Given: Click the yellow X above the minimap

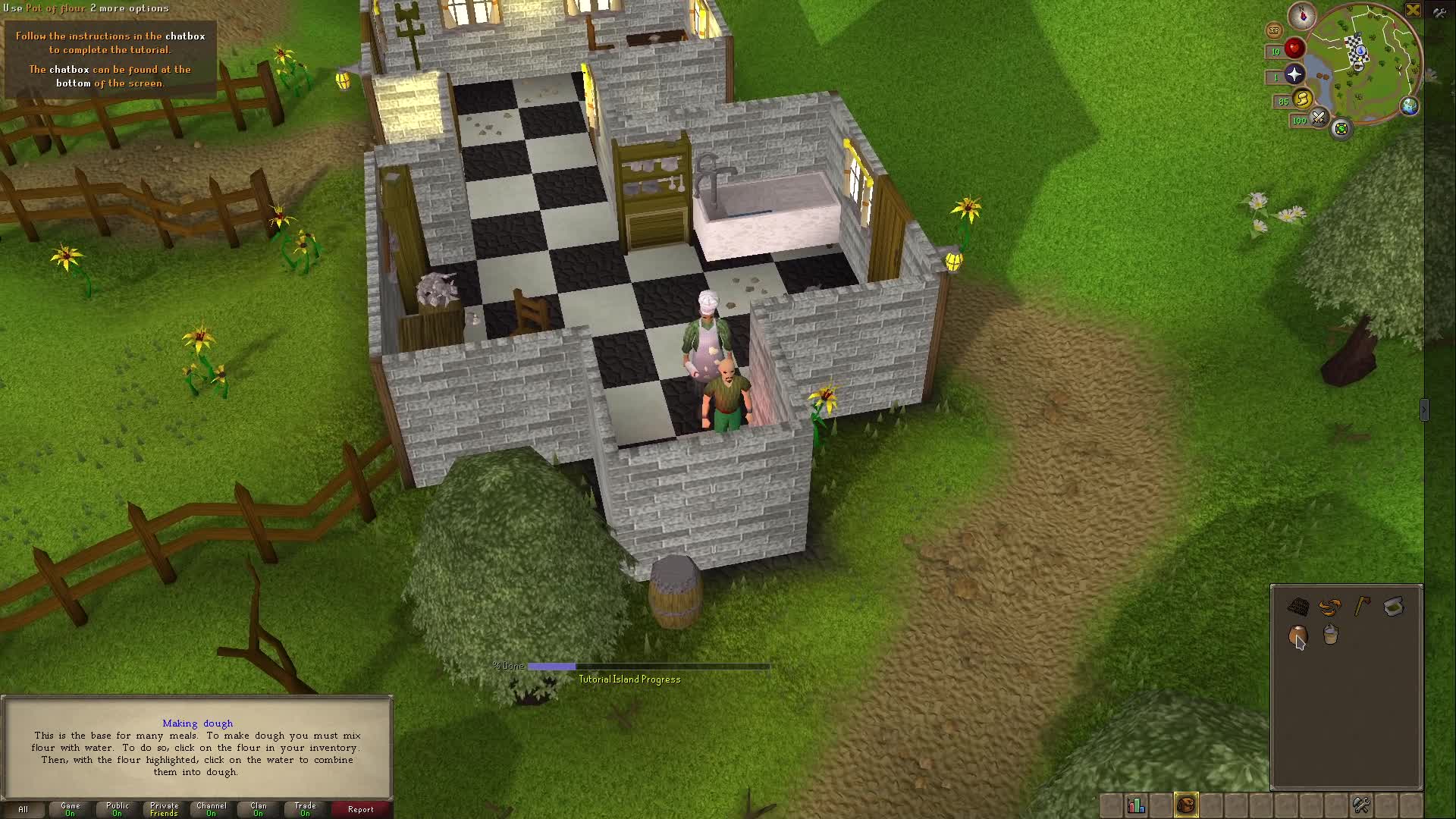Looking at the screenshot, I should coord(1414,11).
